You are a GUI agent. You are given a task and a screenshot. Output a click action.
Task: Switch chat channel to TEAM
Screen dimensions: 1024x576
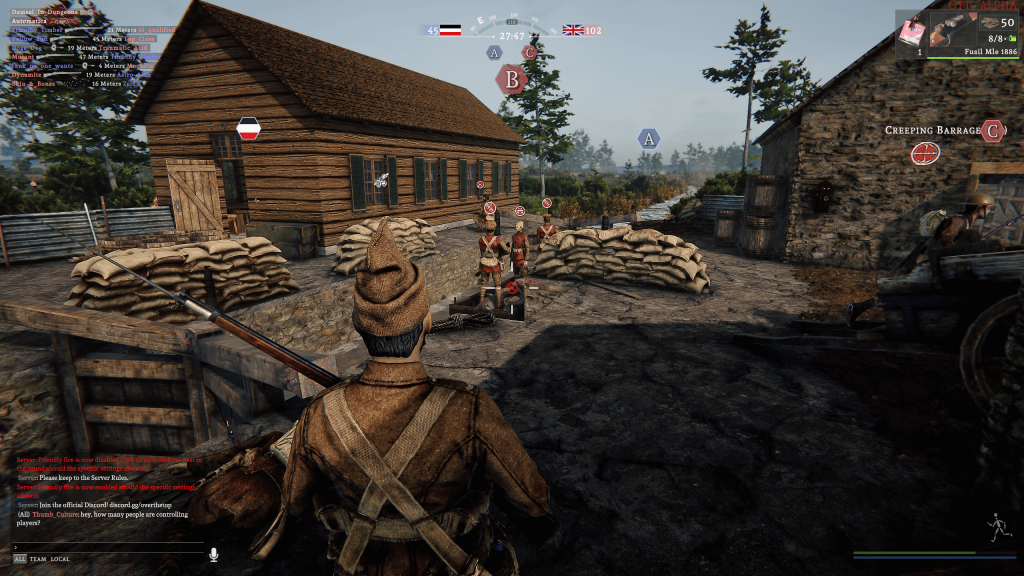(38, 559)
